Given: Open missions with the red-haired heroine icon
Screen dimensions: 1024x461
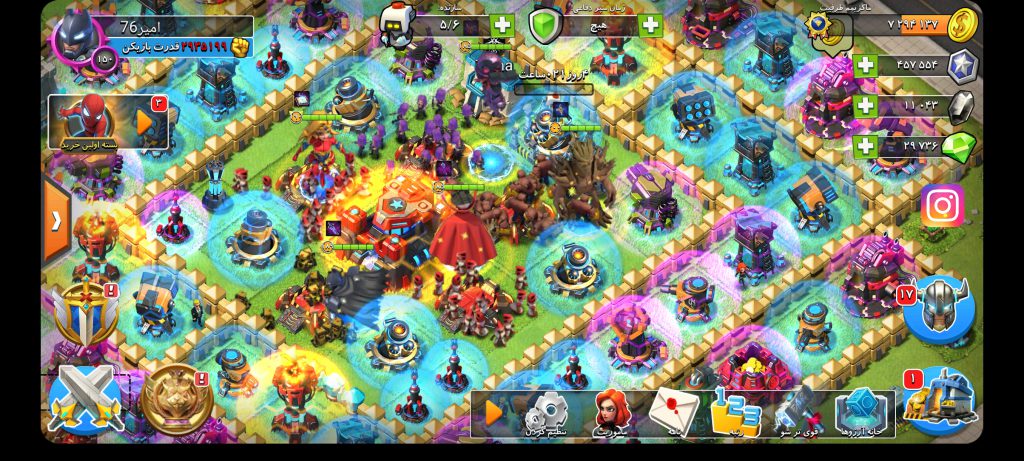Looking at the screenshot, I should point(609,412).
